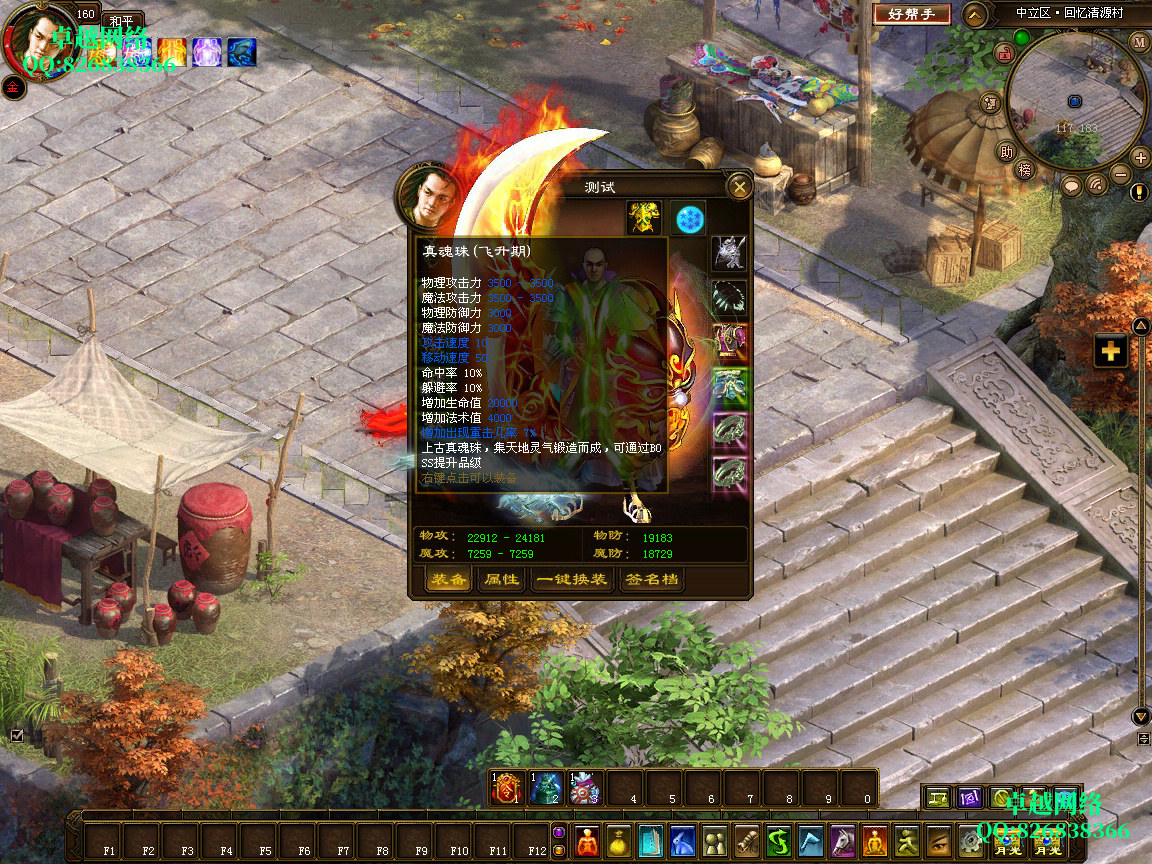Open the 榜 ranking button
The height and width of the screenshot is (864, 1152).
[x=1024, y=170]
